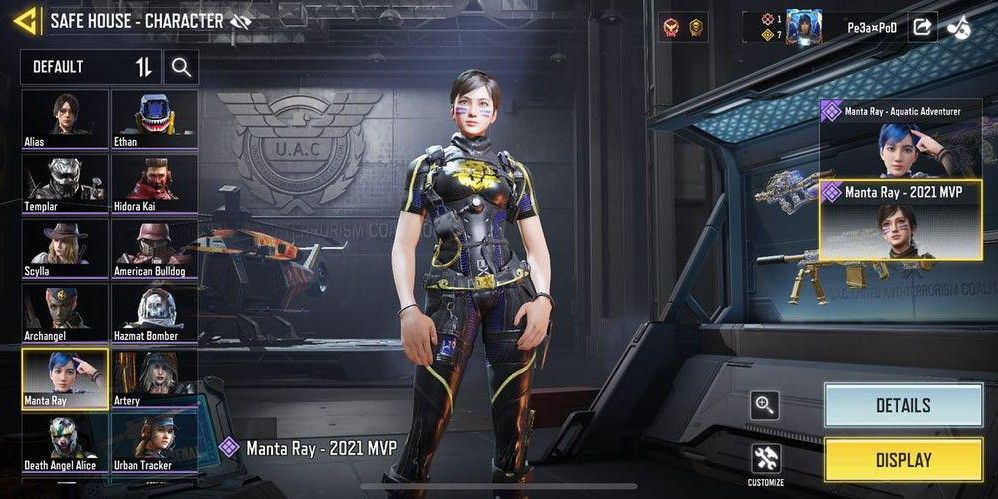Screen dimensions: 998x499
Task: Open the CUSTOMIZE tools icon
Action: pyautogui.click(x=766, y=461)
